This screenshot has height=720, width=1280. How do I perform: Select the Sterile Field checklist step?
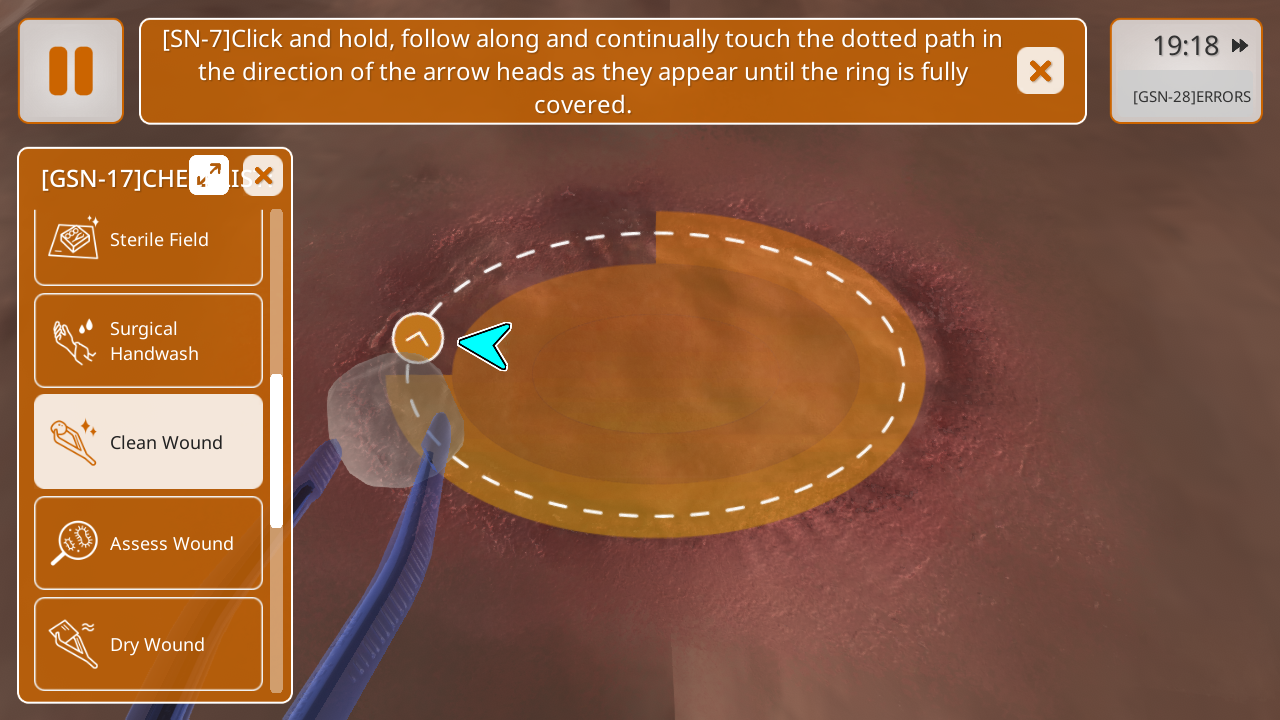tap(148, 241)
